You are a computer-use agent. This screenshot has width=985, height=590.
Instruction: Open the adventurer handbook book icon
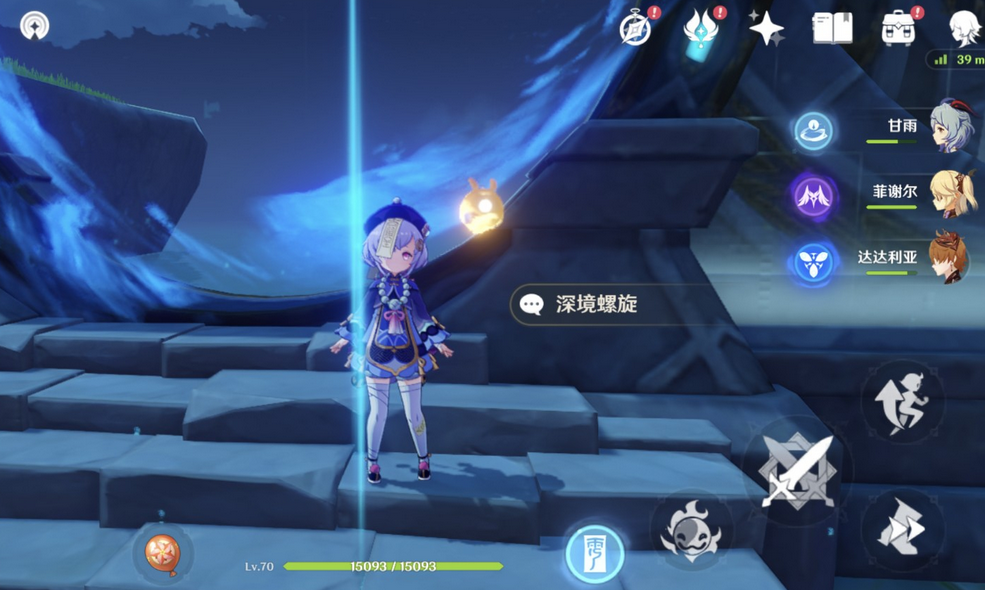tap(832, 29)
